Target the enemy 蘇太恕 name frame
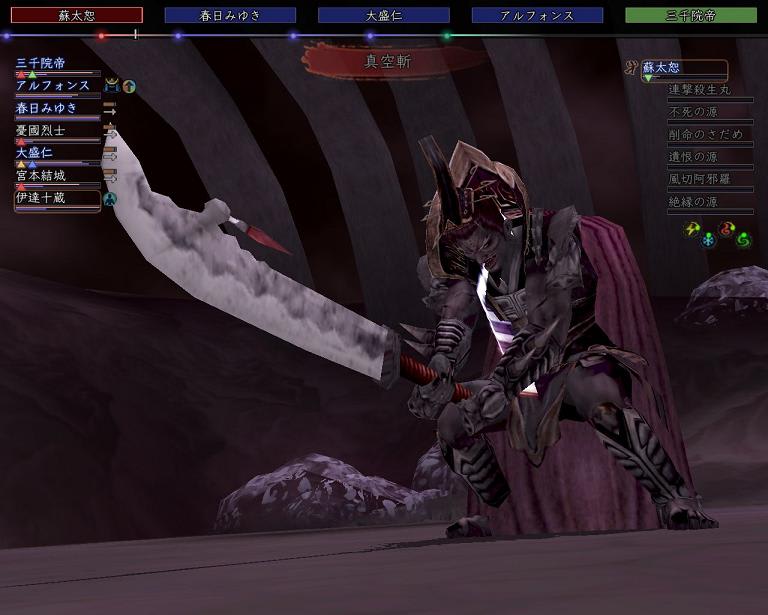 [x=683, y=69]
